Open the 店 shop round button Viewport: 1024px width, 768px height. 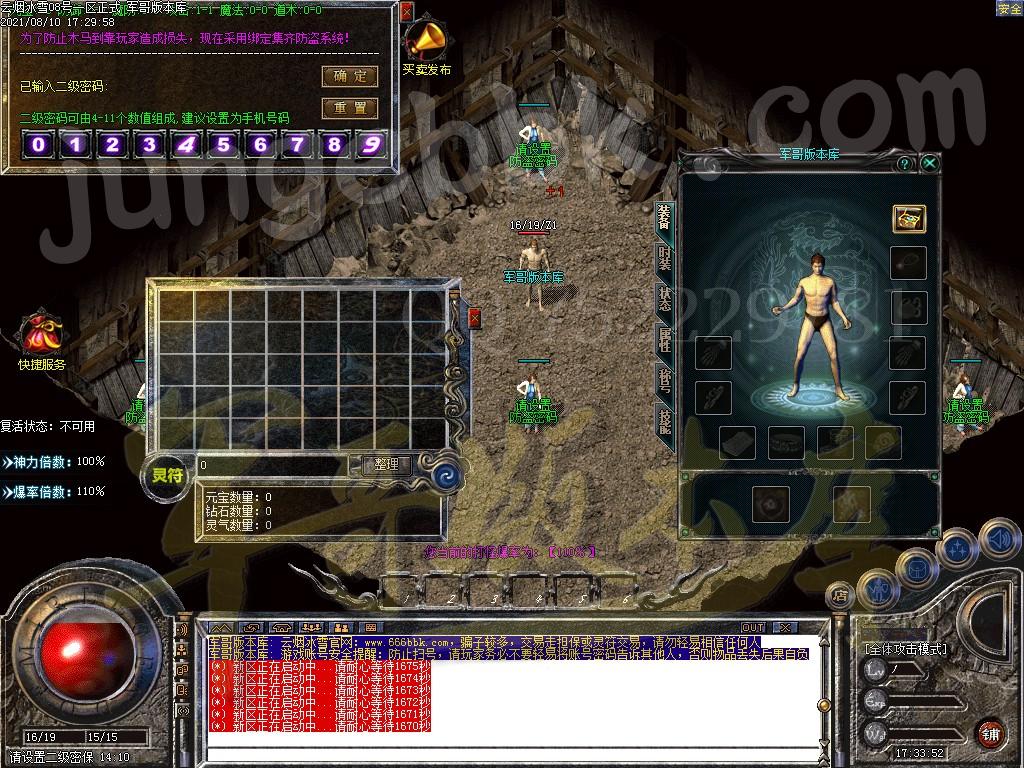coord(839,596)
